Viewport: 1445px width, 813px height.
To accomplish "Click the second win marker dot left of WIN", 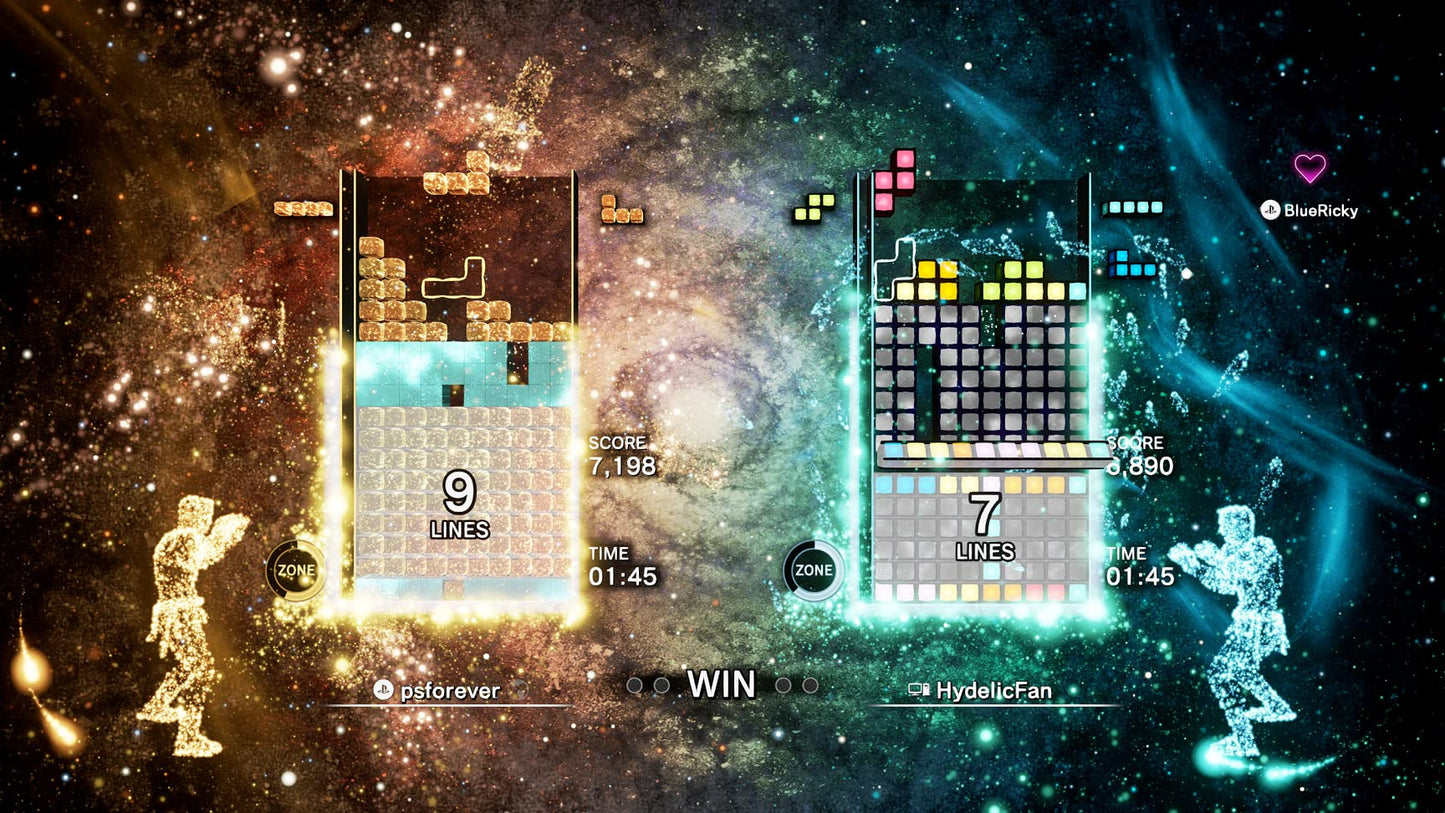I will click(x=661, y=686).
